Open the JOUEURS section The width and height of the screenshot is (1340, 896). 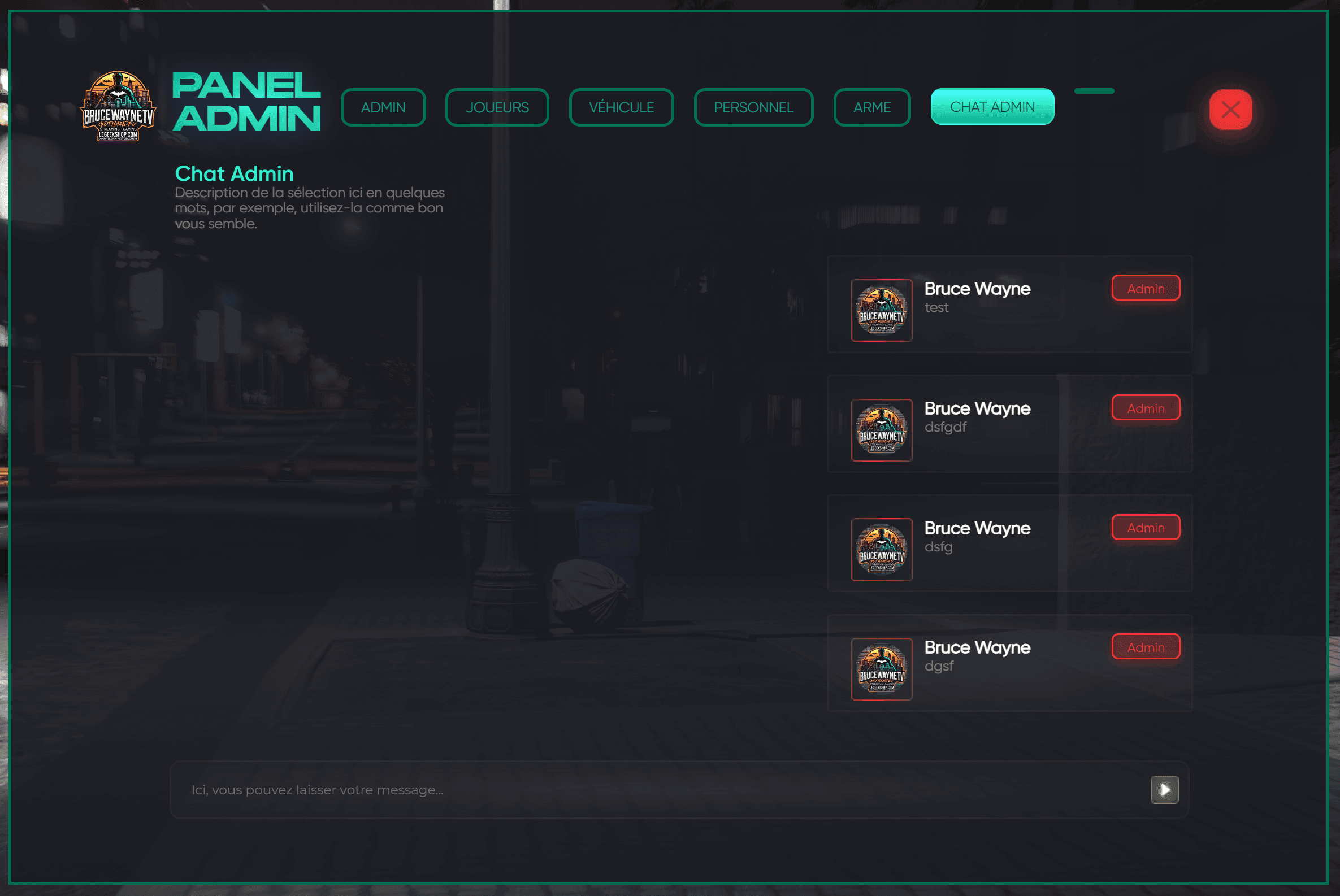[x=497, y=107]
